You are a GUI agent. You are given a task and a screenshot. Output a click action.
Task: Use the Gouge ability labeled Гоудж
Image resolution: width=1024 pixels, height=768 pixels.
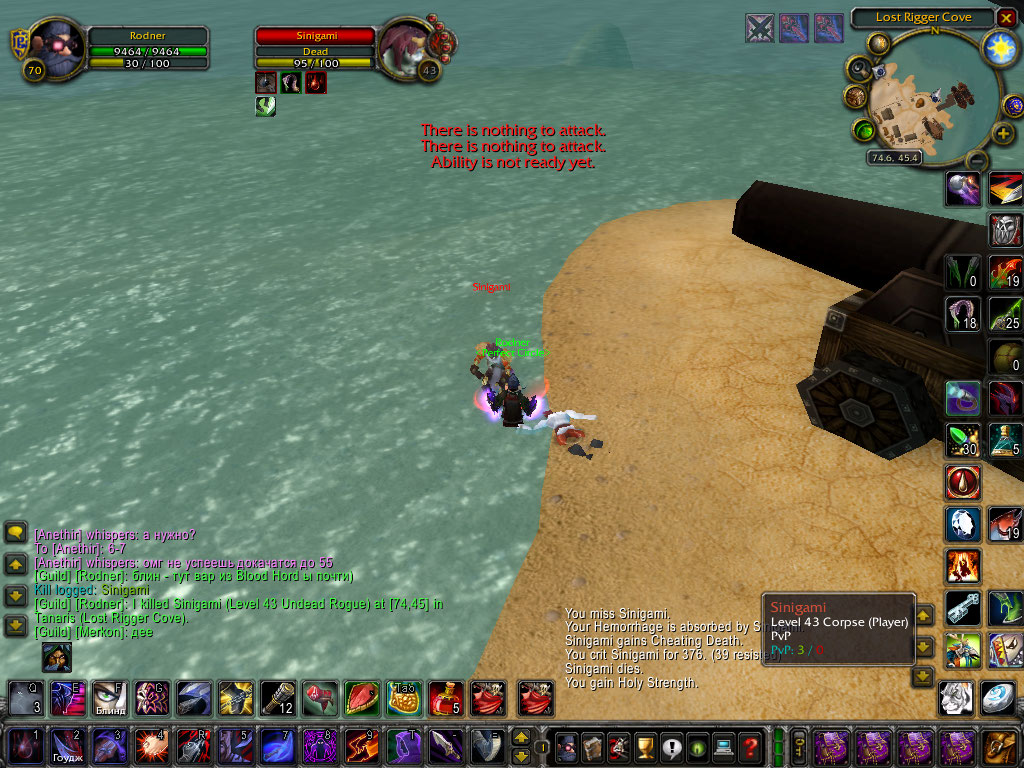point(66,747)
